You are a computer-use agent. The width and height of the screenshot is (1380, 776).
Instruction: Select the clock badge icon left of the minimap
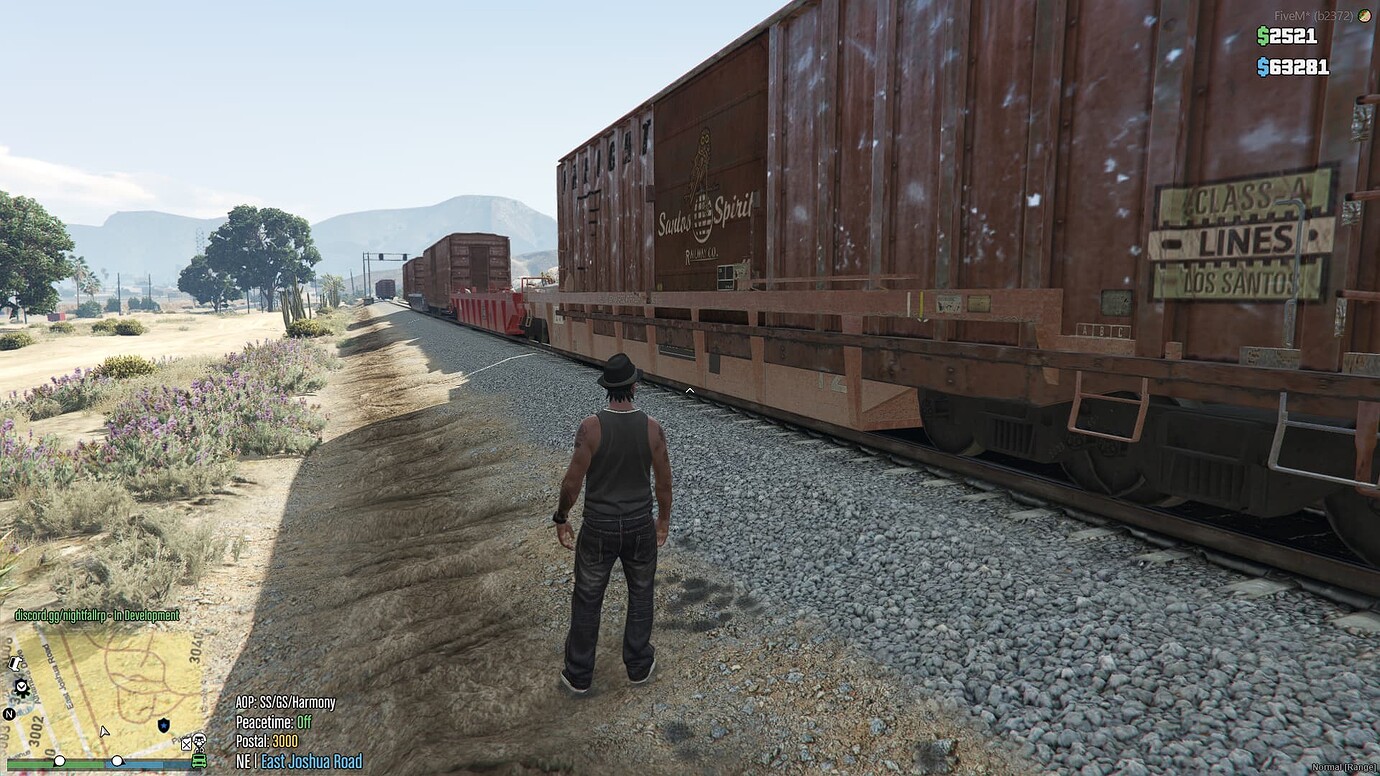[21, 687]
